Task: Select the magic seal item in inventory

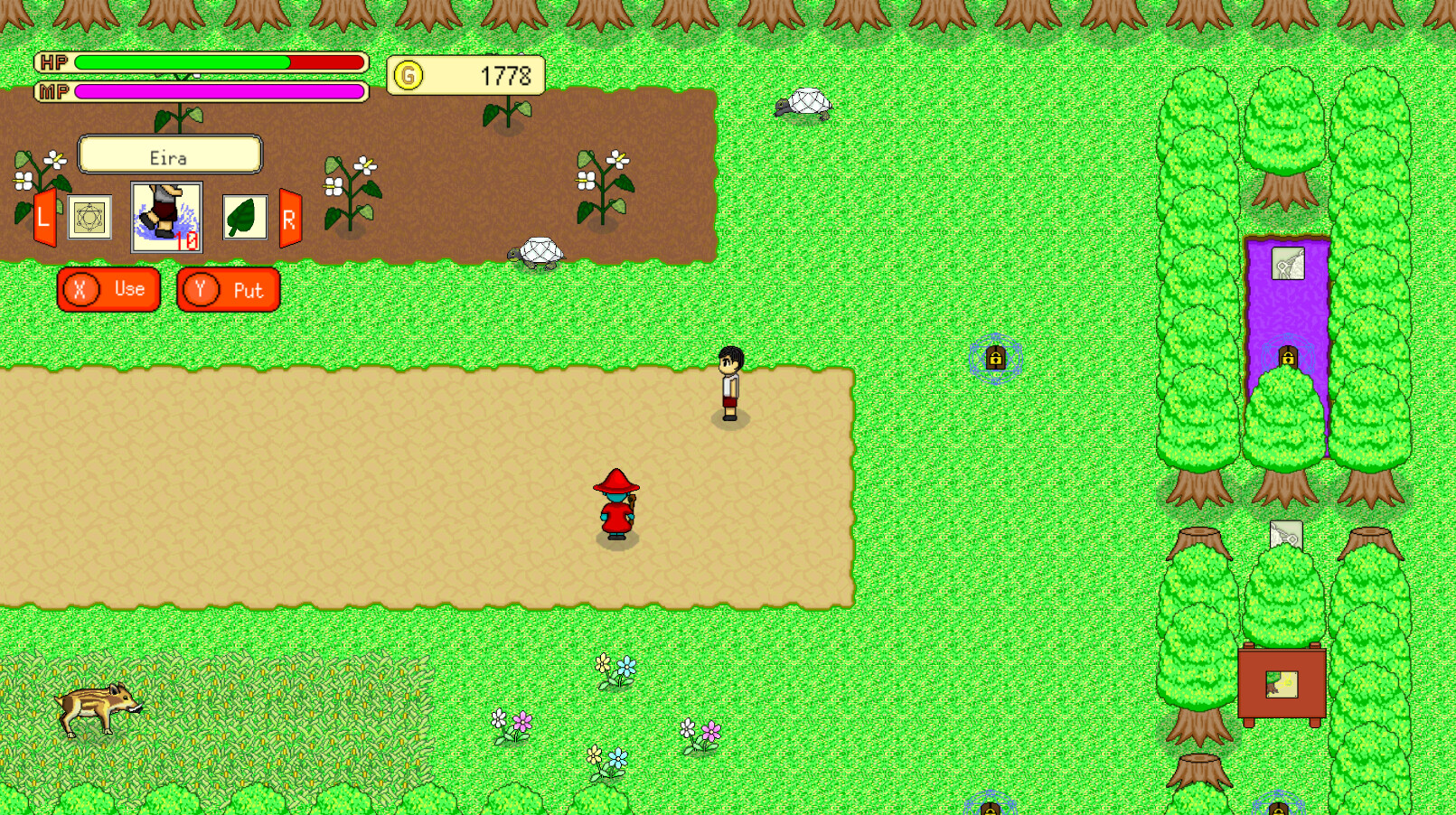Action: pyautogui.click(x=89, y=217)
